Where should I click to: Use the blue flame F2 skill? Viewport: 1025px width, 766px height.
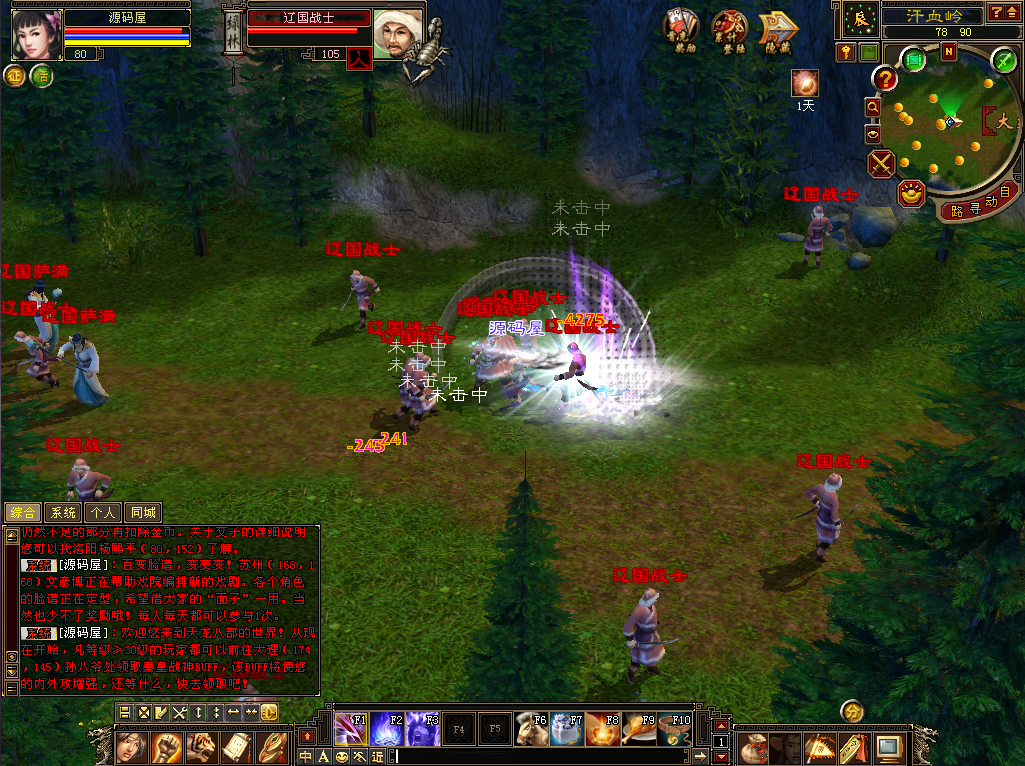387,729
